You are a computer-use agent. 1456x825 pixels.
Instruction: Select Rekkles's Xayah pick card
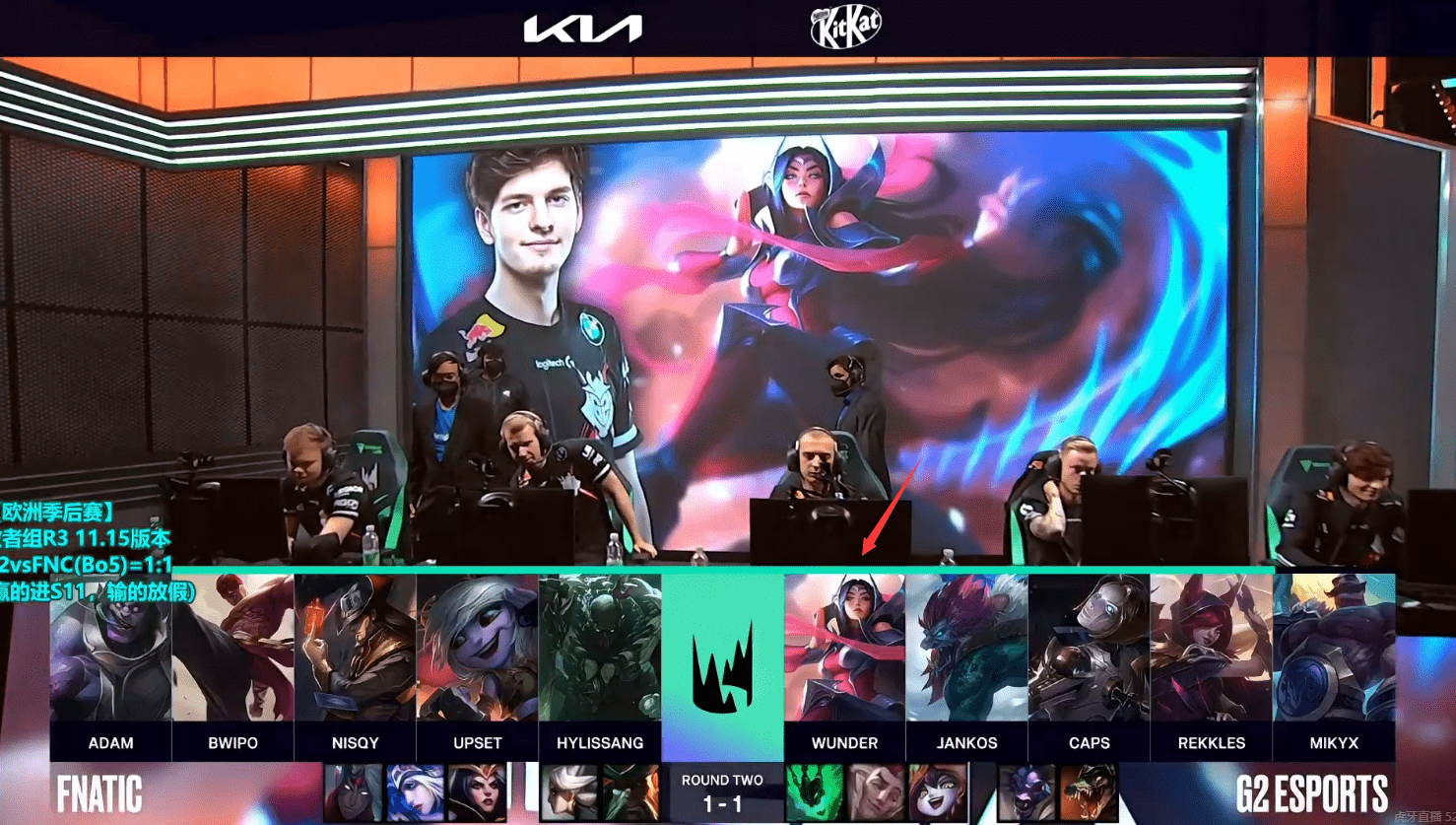click(x=1211, y=649)
